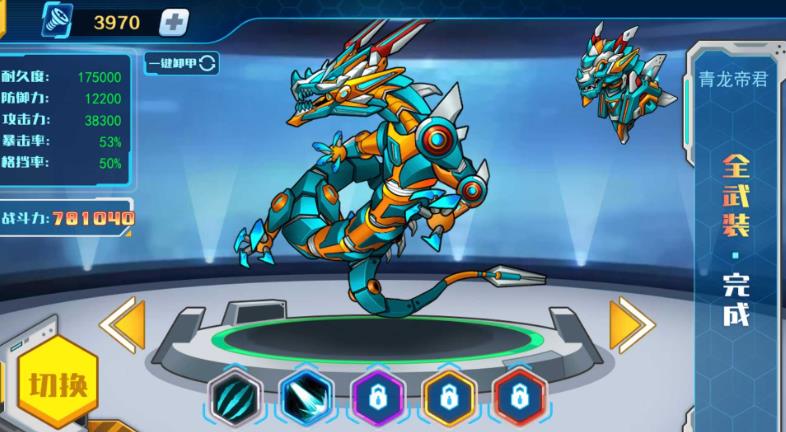Click the 一键卸甲 unequip-all button
The height and width of the screenshot is (432, 786).
(183, 63)
